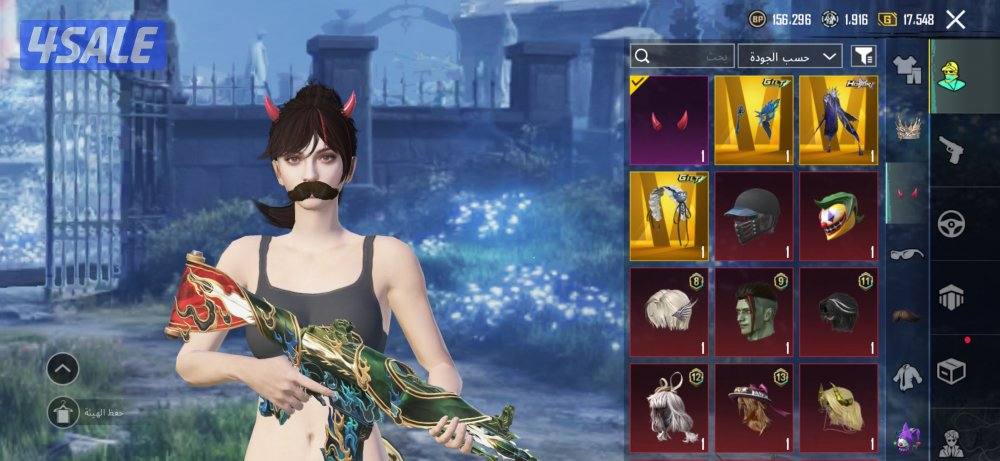Select the black baseball cap mask item

754,215
